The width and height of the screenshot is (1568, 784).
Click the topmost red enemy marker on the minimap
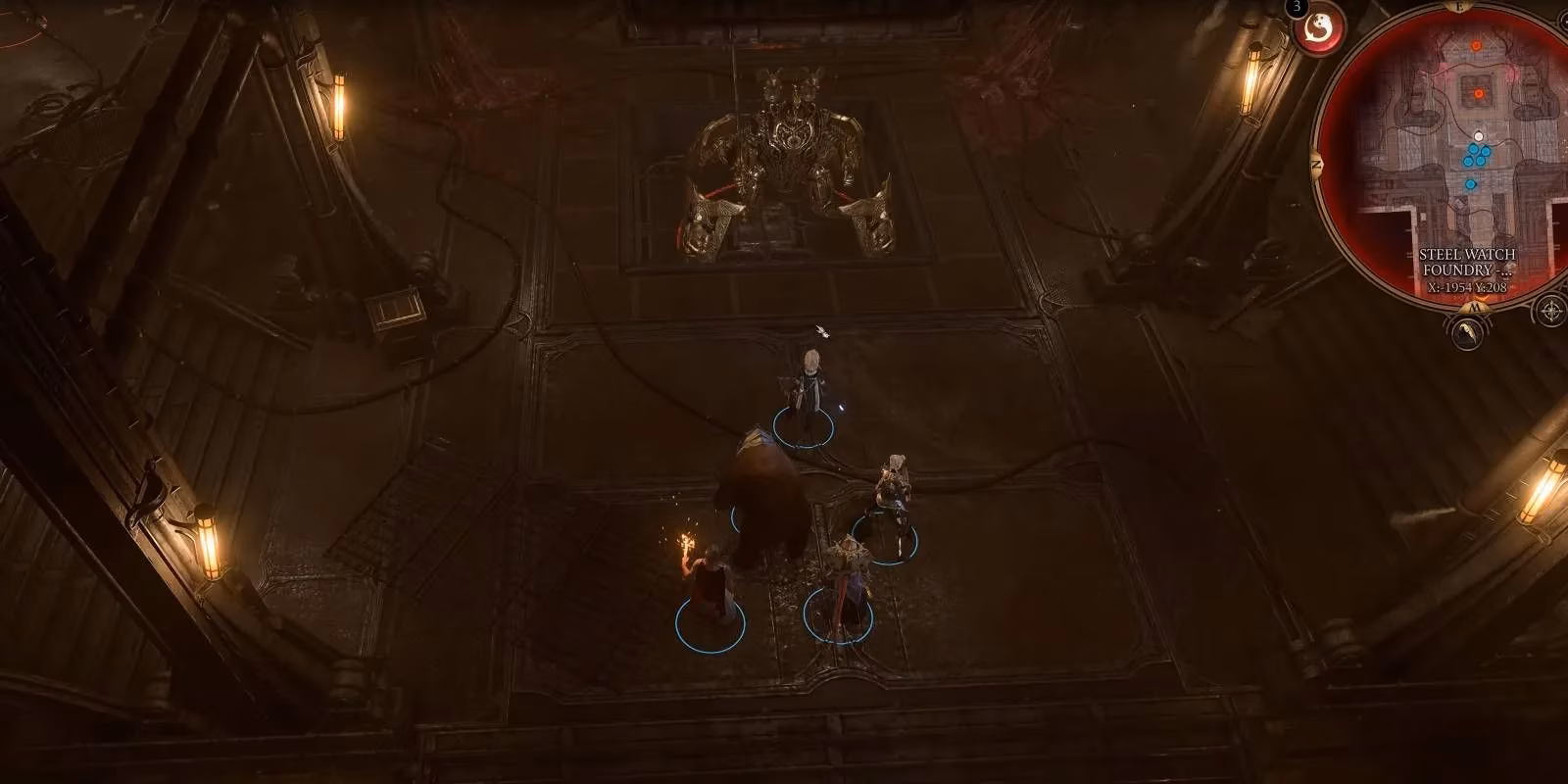(x=1477, y=45)
